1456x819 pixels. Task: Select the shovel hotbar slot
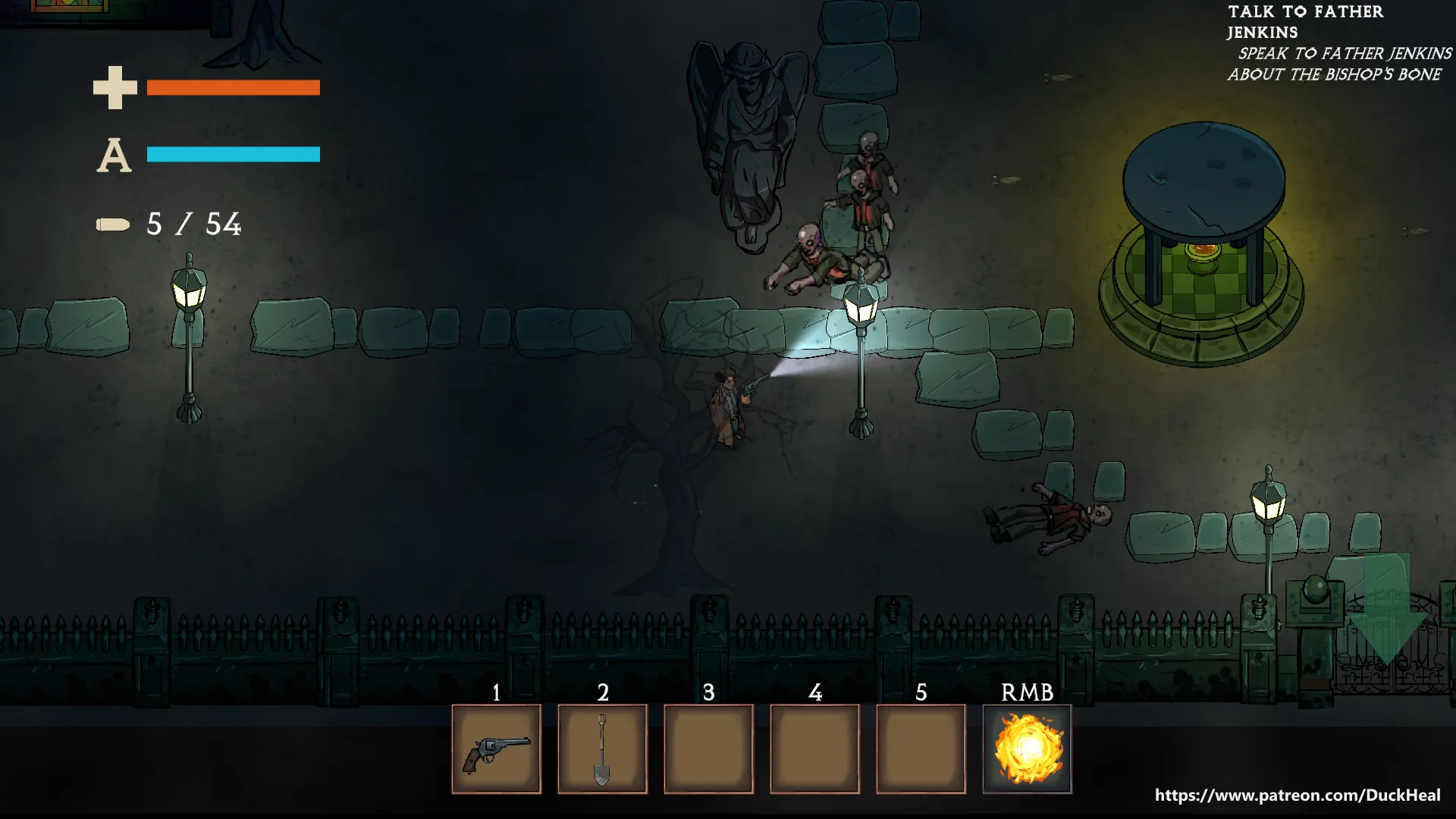click(x=602, y=749)
